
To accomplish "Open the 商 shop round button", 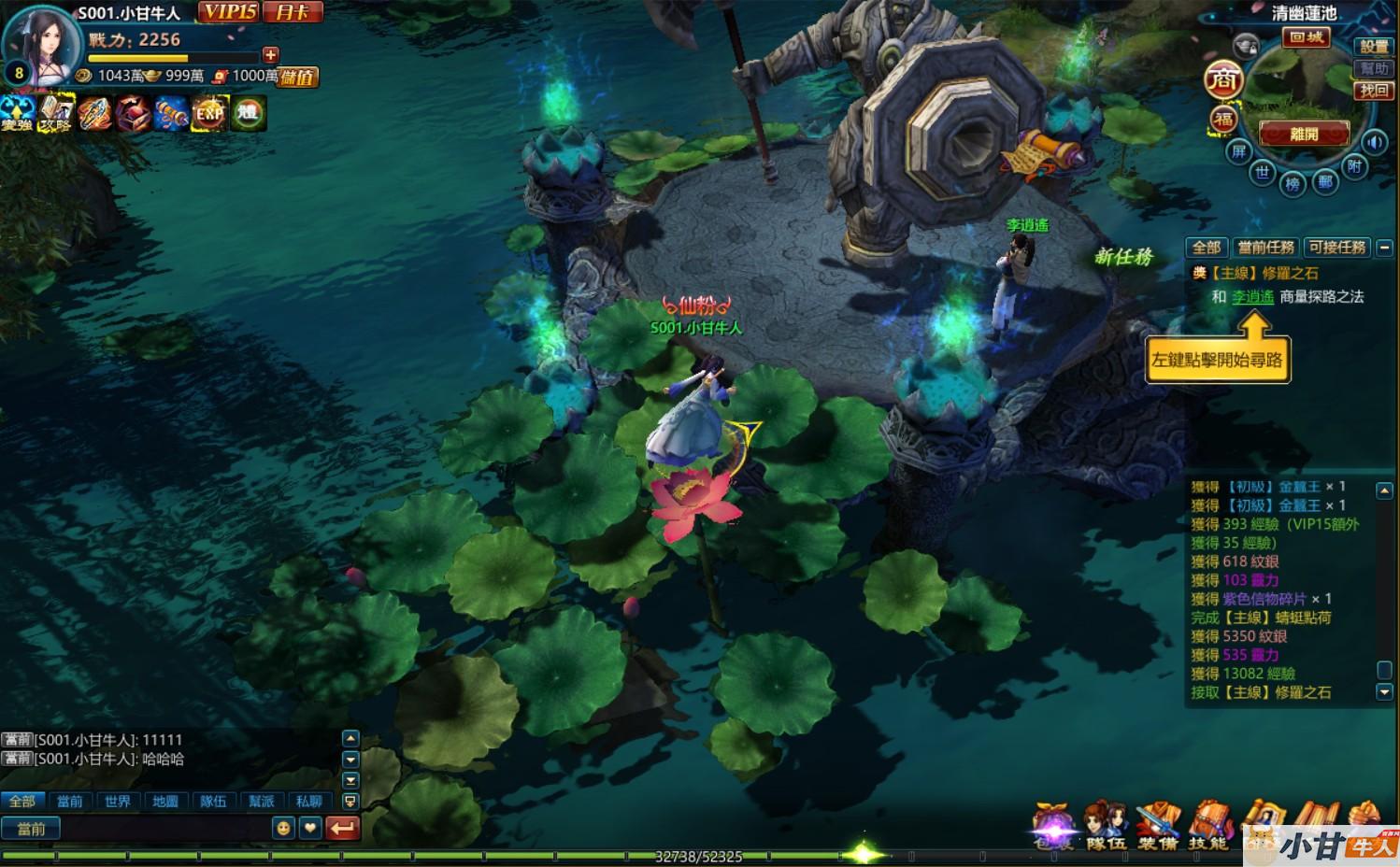I will pos(1222,80).
